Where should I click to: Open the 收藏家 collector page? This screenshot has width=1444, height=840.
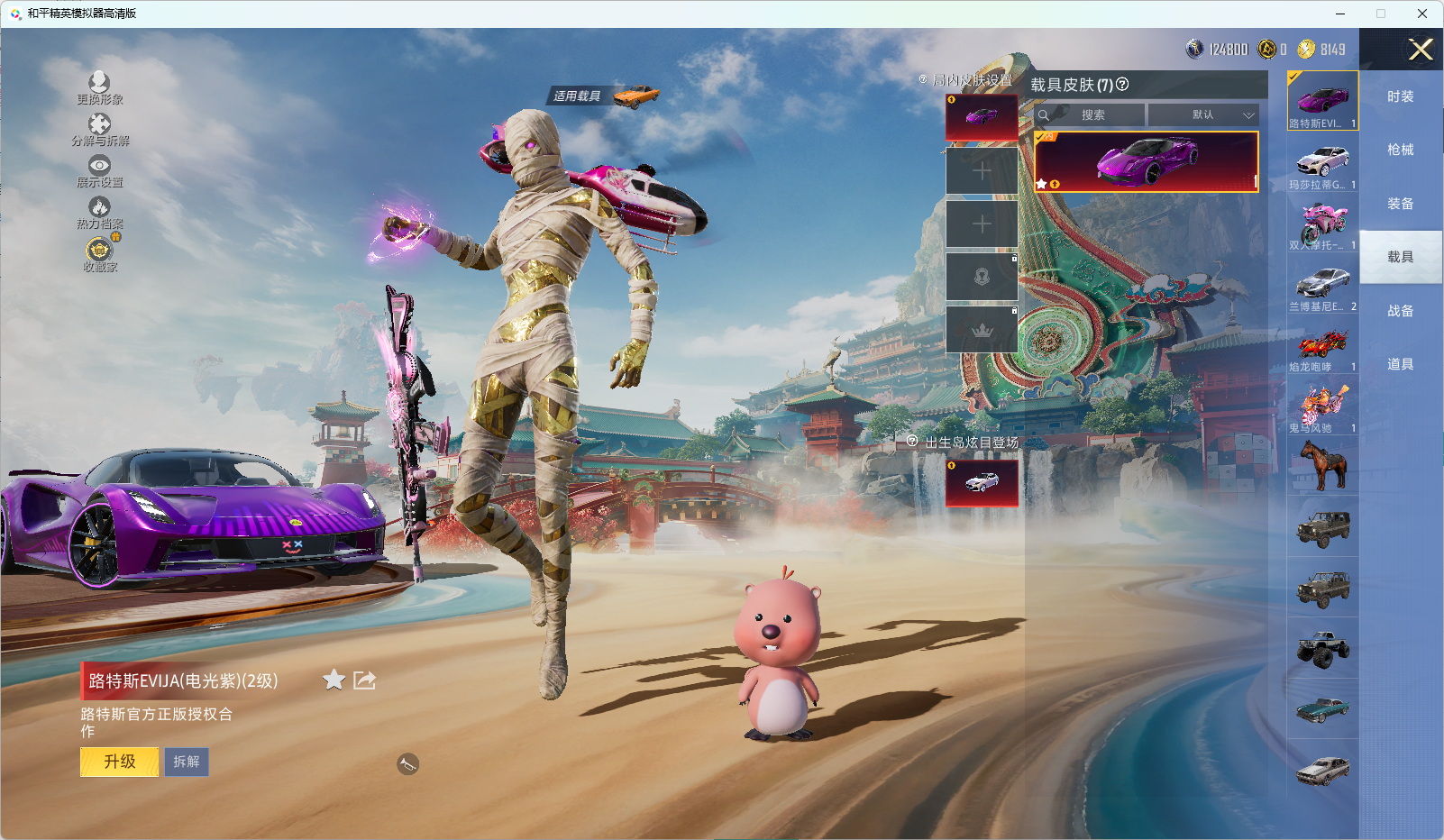click(99, 254)
